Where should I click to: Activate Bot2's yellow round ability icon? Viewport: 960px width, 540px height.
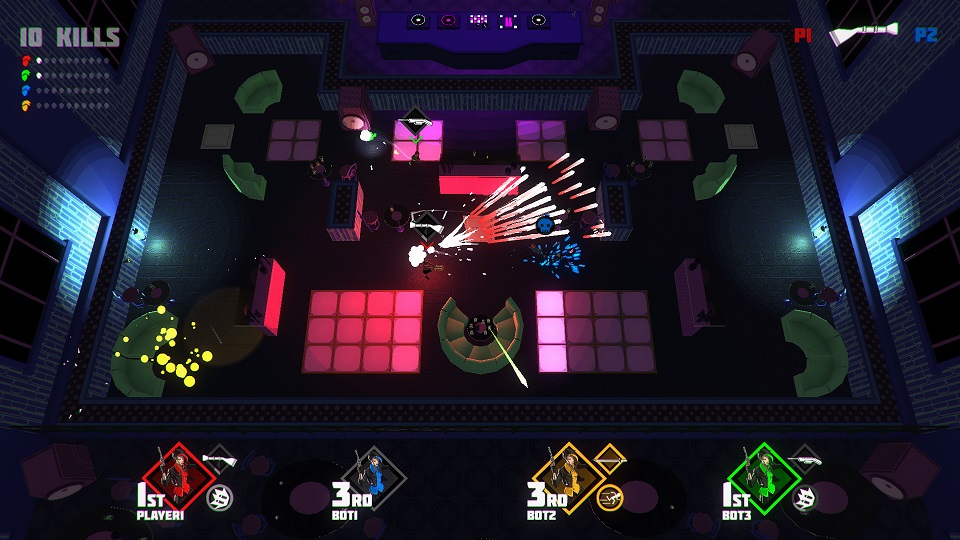(x=608, y=496)
